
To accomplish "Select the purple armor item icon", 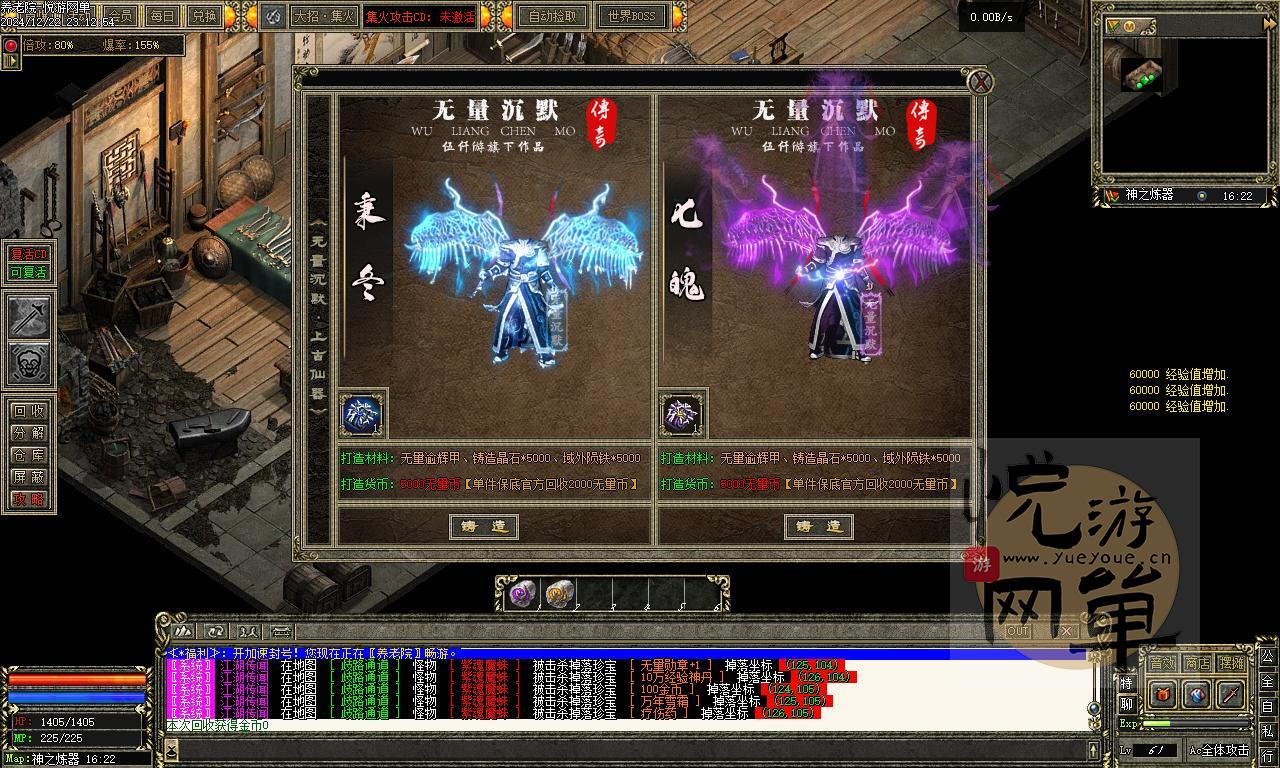I will 682,414.
